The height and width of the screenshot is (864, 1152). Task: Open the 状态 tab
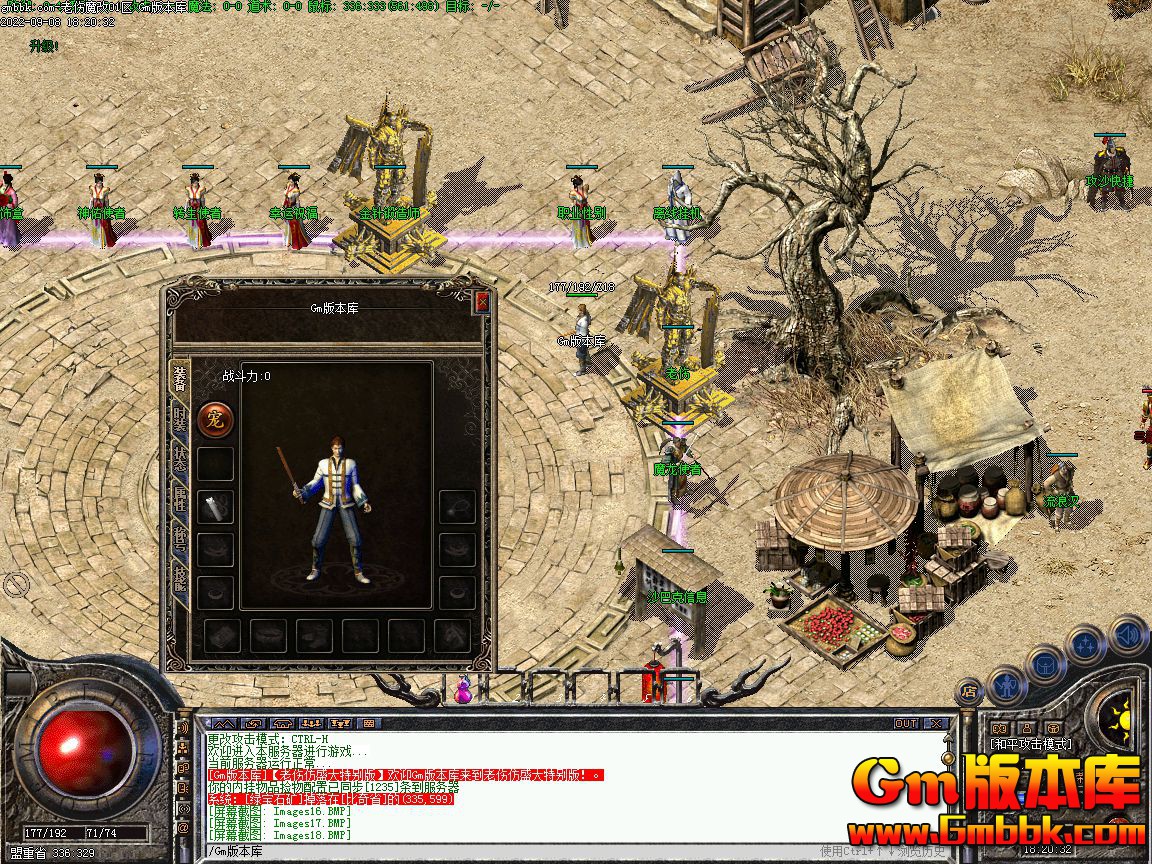[180, 461]
